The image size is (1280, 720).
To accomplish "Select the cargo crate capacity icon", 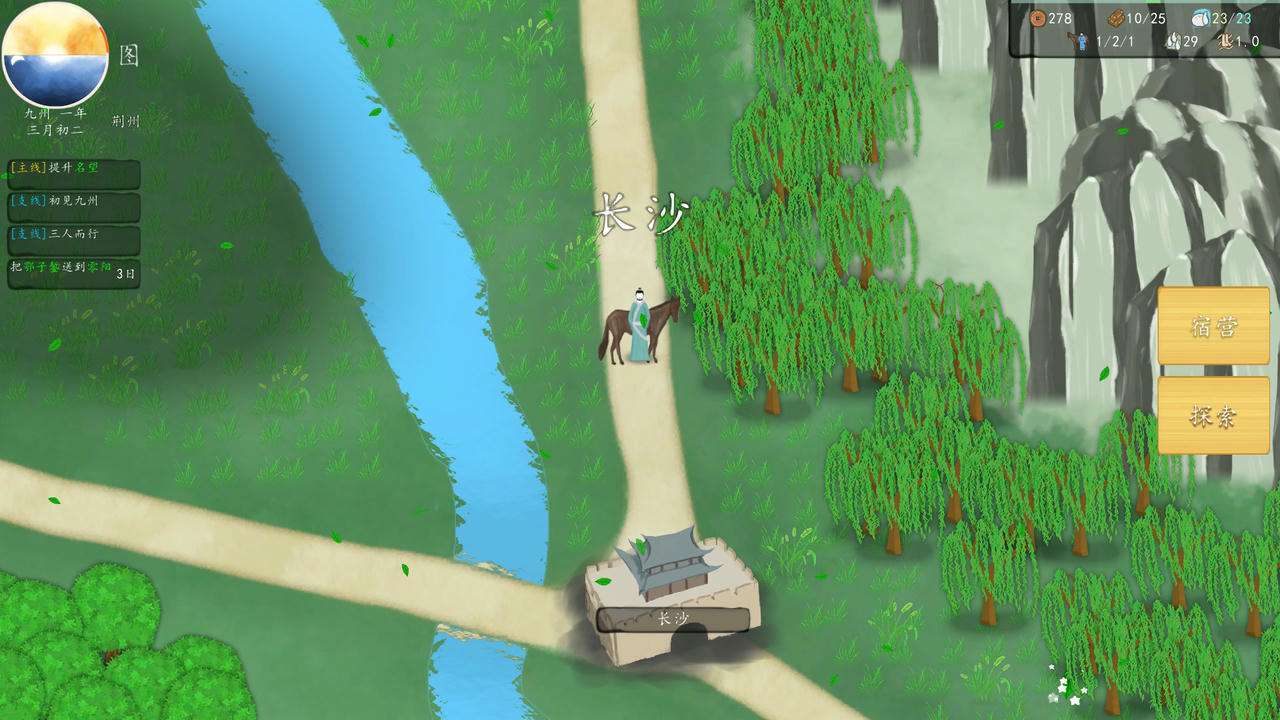I will [x=1115, y=18].
